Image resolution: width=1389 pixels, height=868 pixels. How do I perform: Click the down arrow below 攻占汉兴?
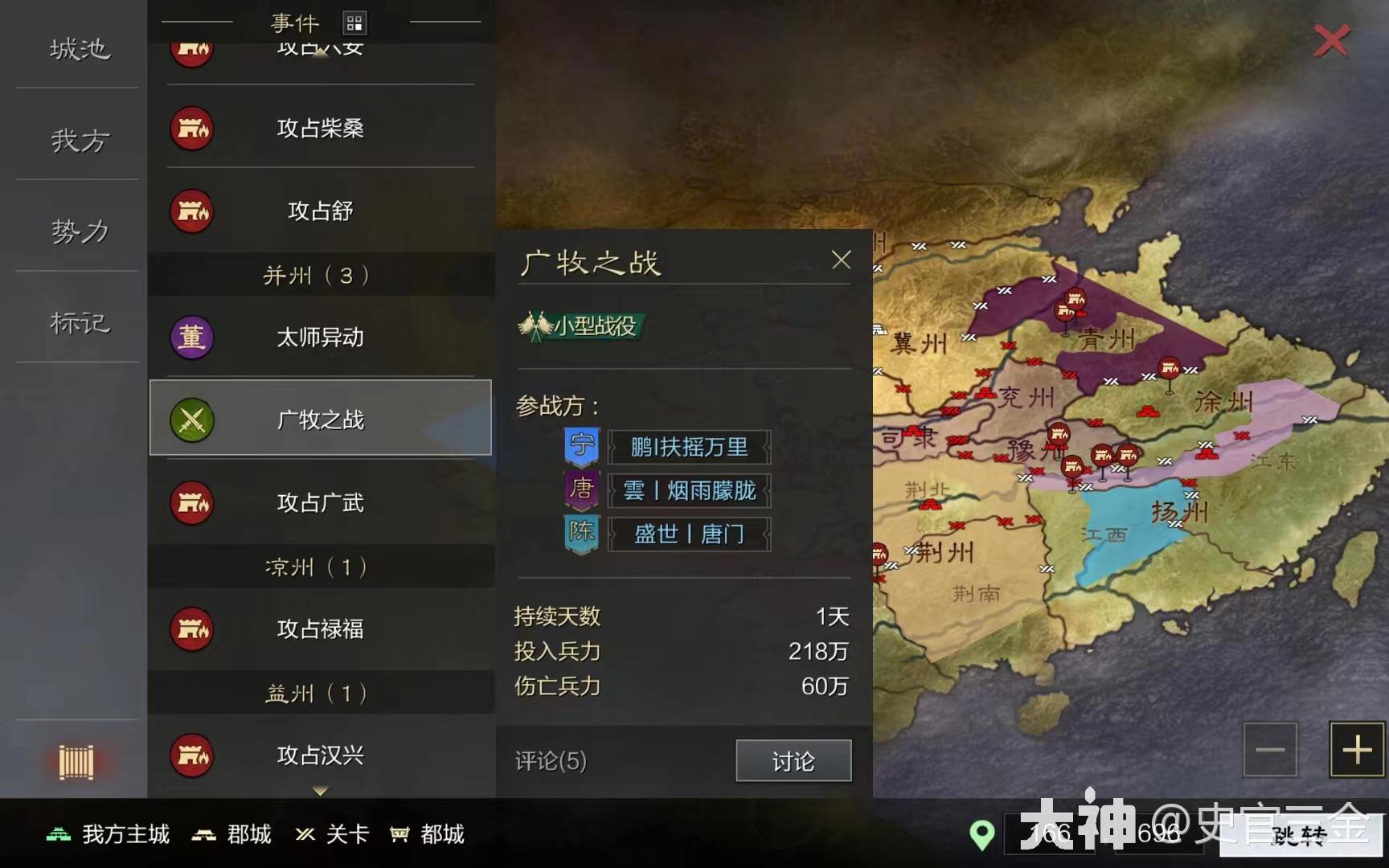(x=320, y=792)
